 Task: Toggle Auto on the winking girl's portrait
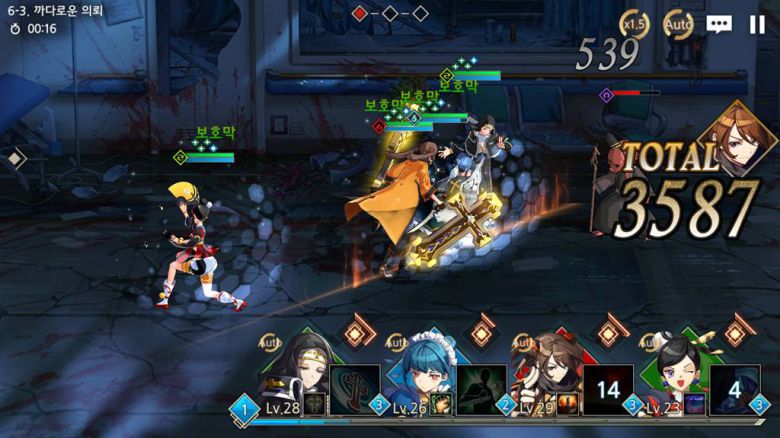[650, 343]
